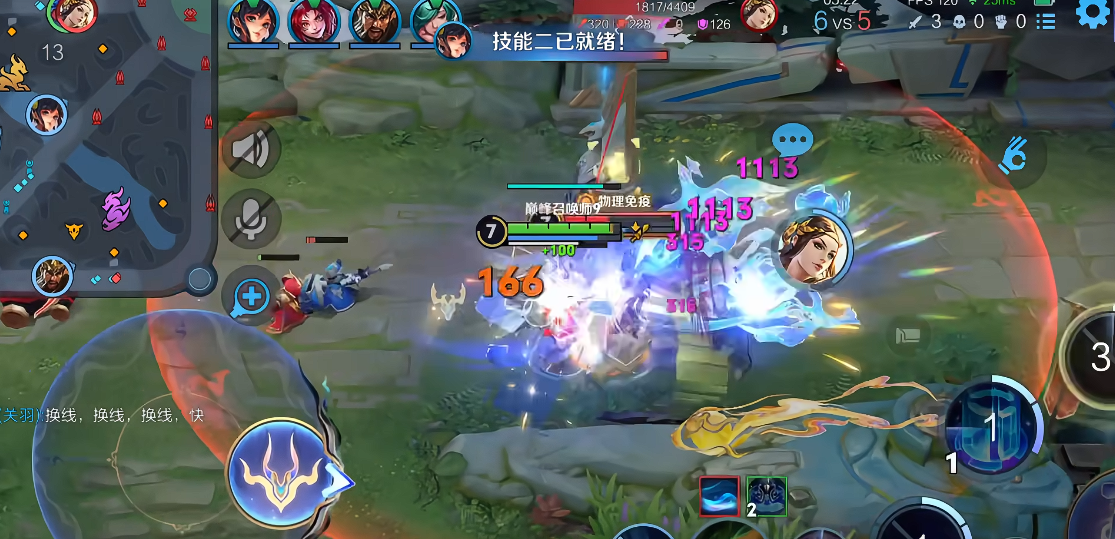Target the enemy hero portrait with gold headband

tap(813, 250)
